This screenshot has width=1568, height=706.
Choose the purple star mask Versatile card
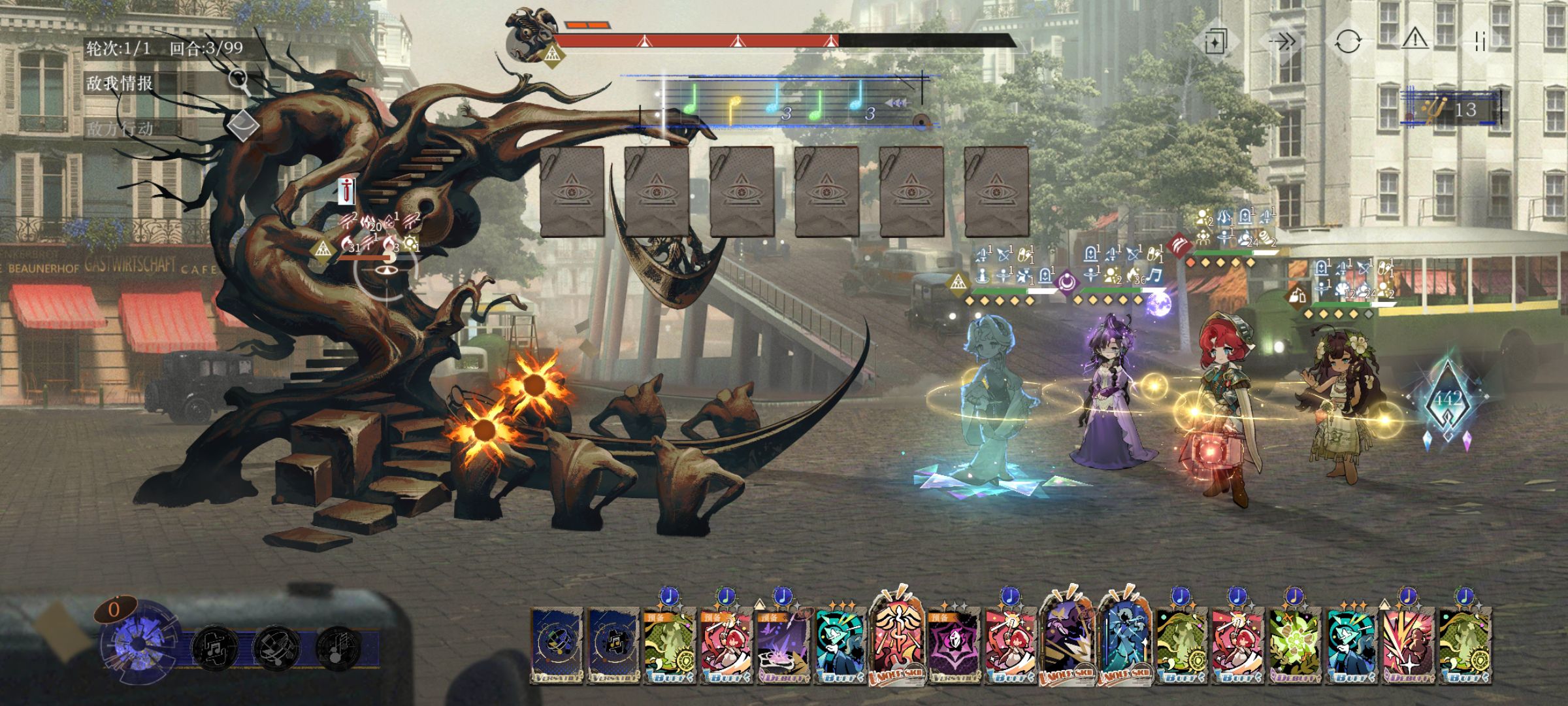[x=953, y=648]
